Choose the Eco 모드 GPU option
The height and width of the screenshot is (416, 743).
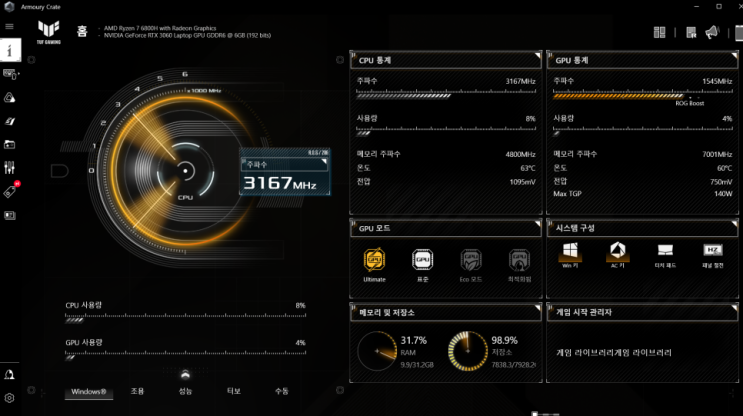[470, 261]
